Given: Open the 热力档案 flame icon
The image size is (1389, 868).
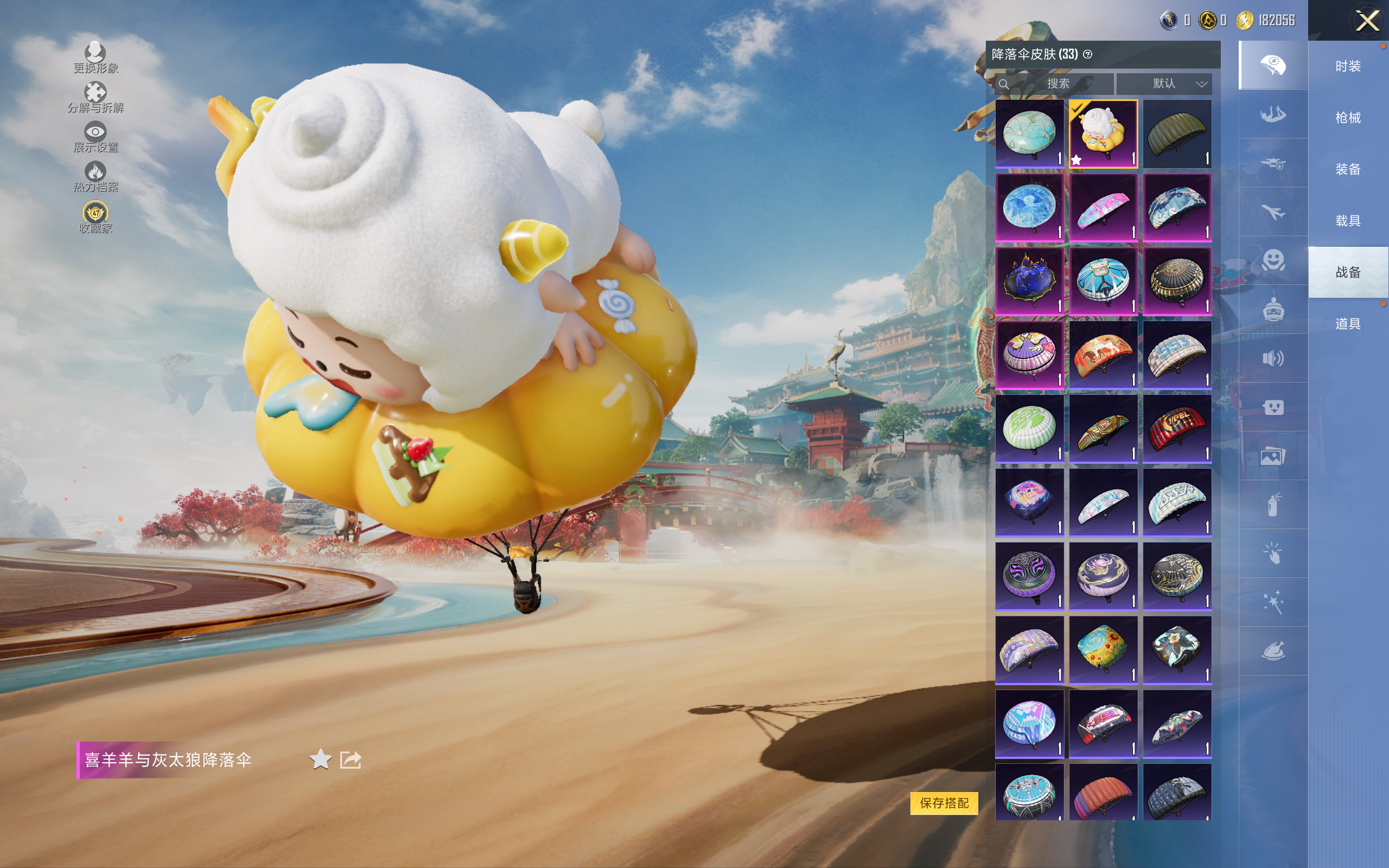Looking at the screenshot, I should (95, 176).
